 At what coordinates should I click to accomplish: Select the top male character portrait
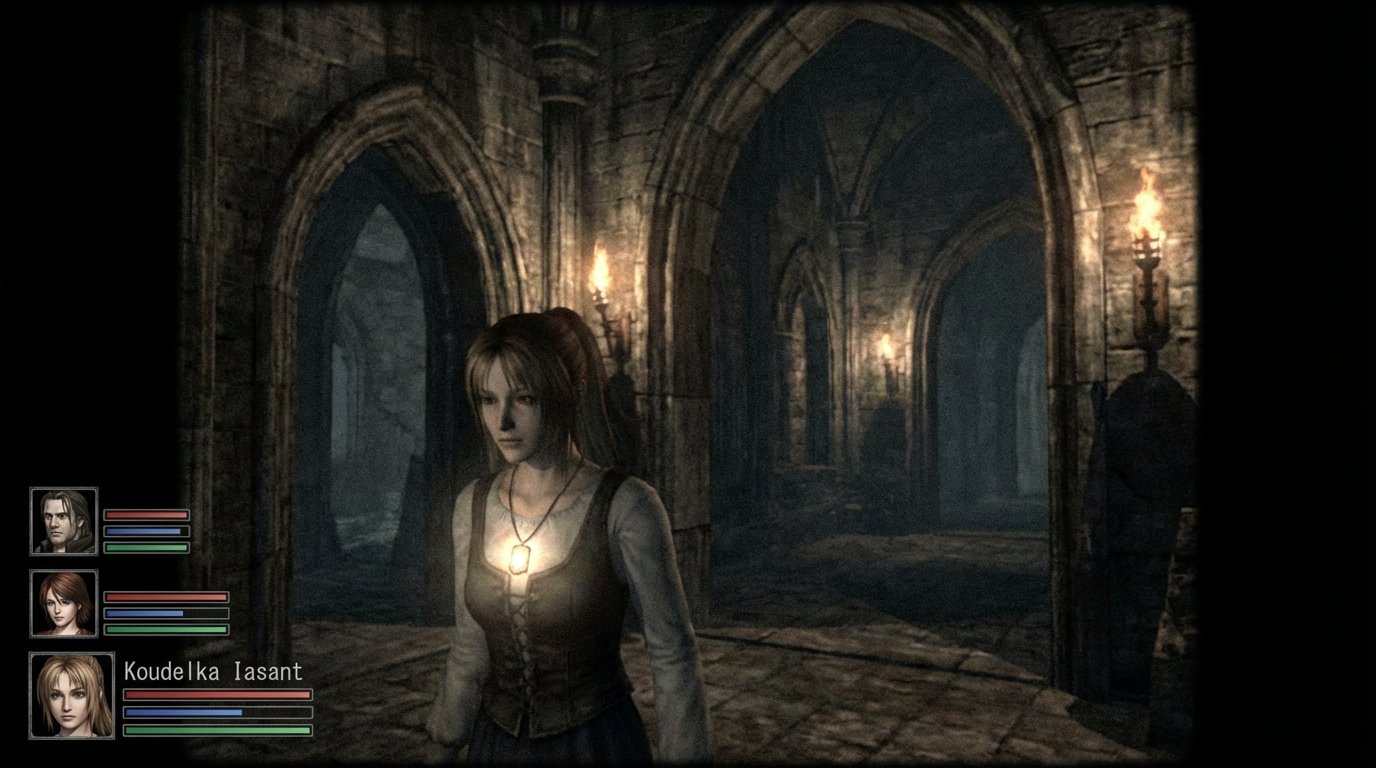65,520
